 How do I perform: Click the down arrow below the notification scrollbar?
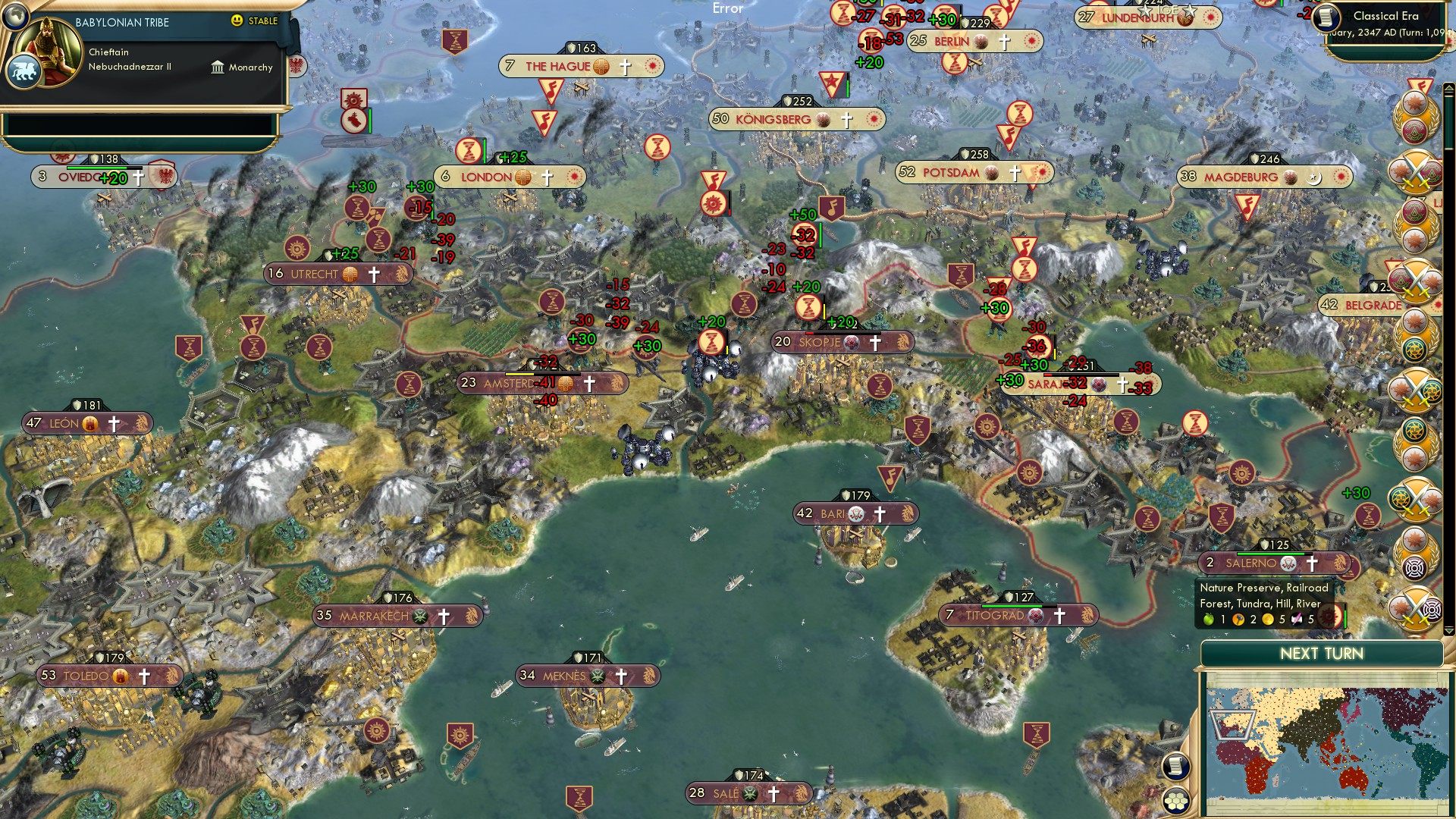[x=1449, y=630]
